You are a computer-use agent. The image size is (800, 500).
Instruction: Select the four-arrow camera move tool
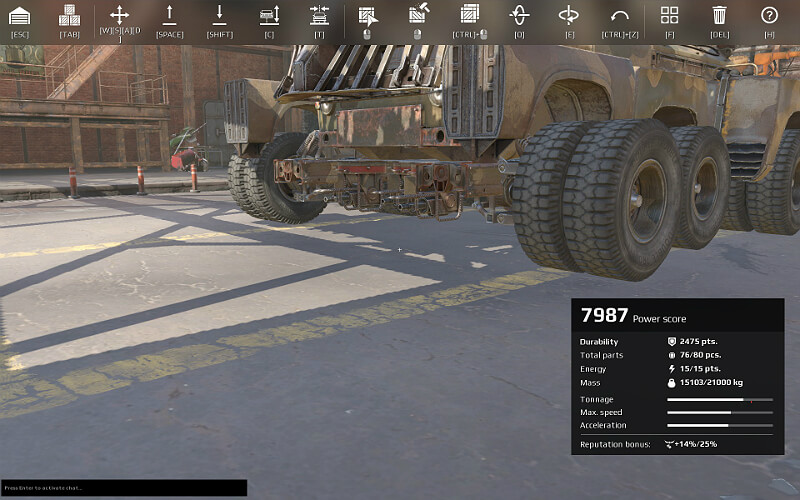(119, 15)
